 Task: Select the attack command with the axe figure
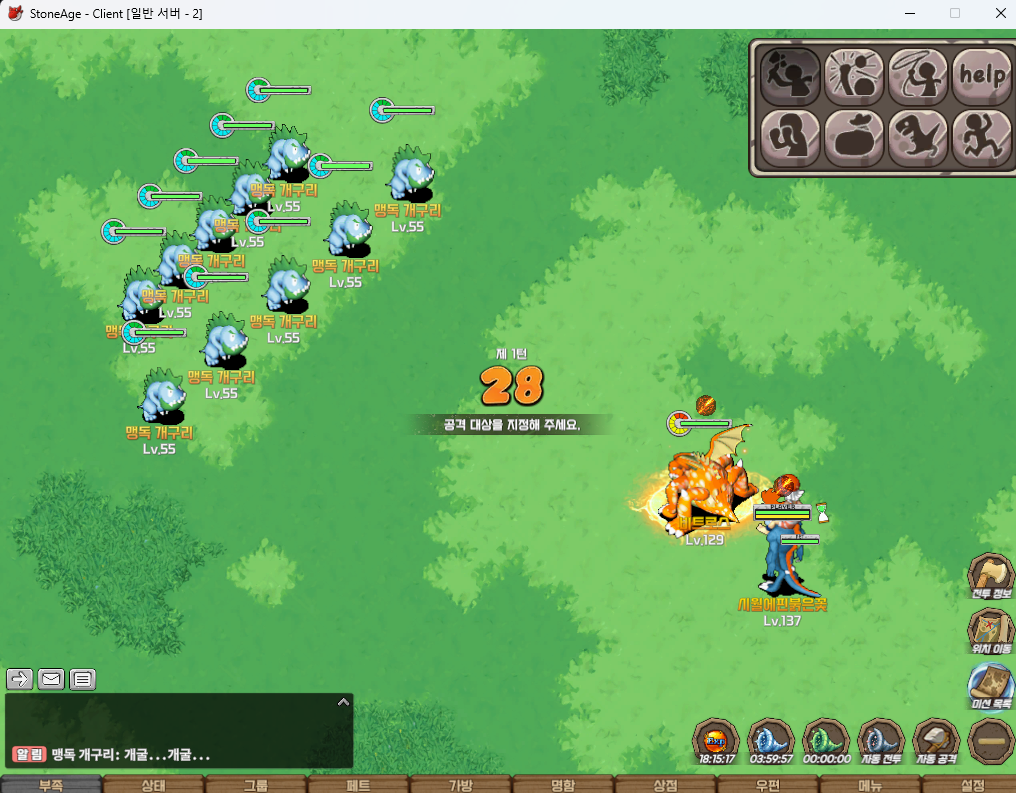(x=790, y=75)
